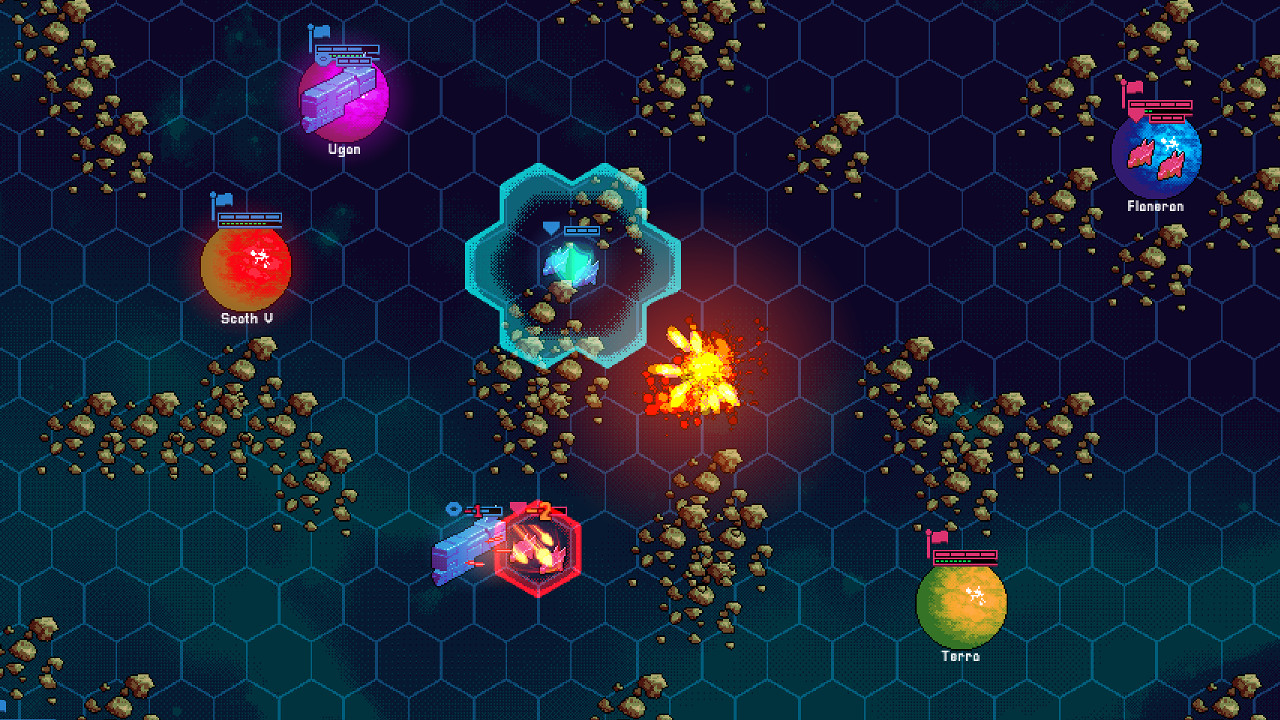Click the -2 damage indicator above the combat hex

click(545, 510)
